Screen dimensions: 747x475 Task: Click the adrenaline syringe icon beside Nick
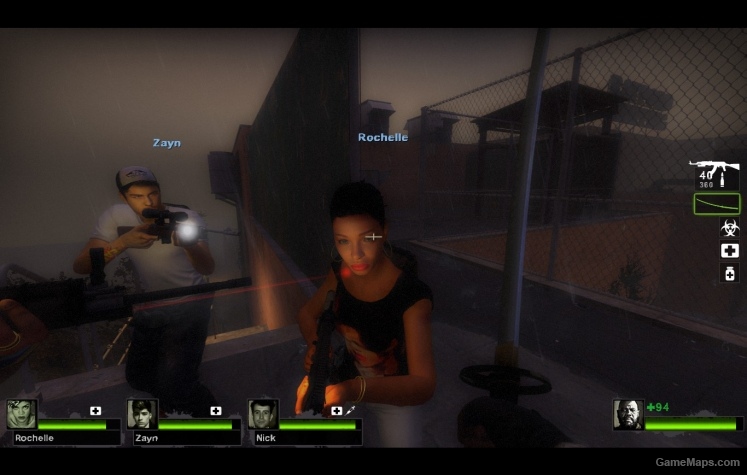[x=351, y=410]
